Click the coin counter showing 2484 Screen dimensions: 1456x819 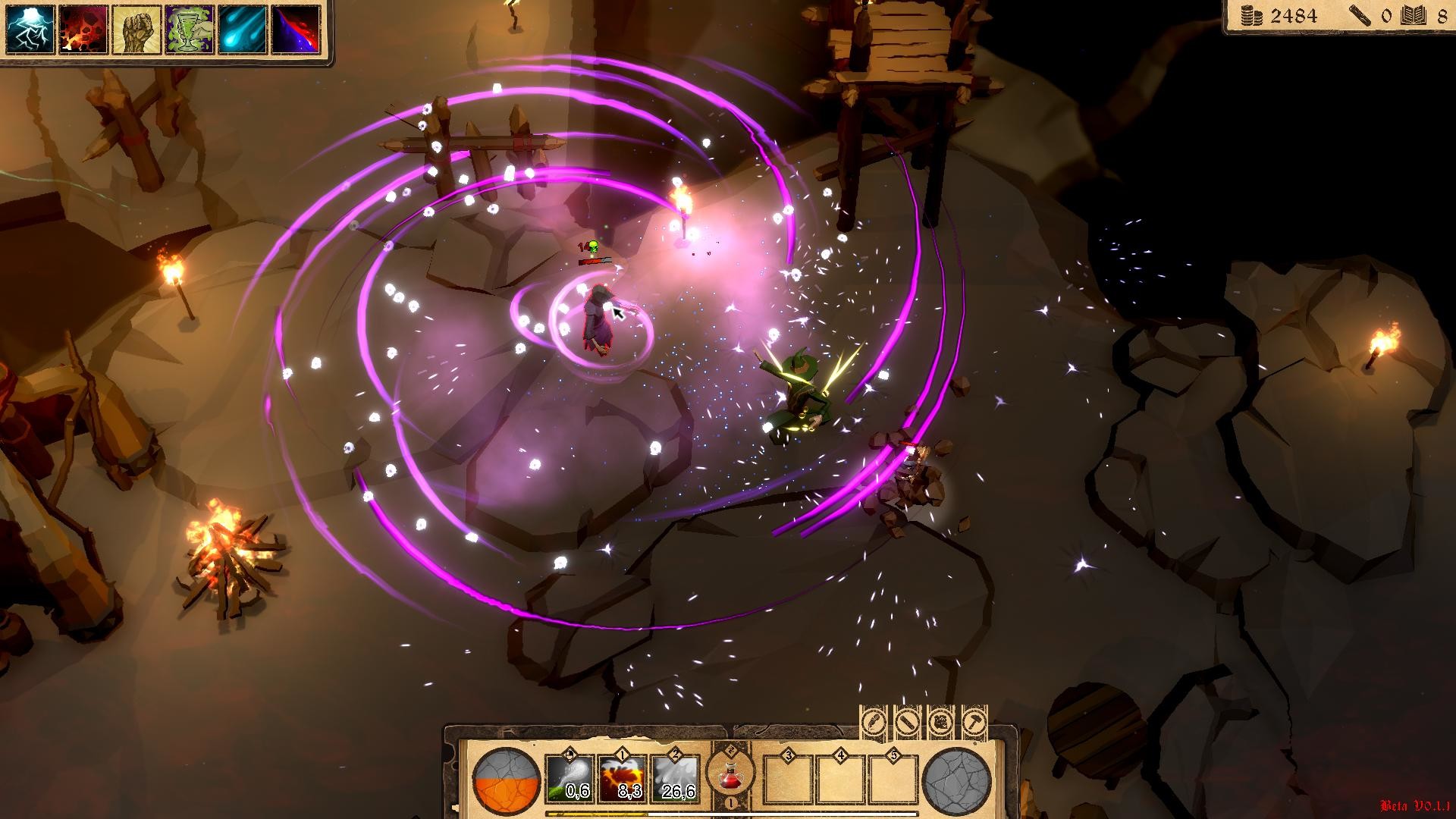point(1282,14)
